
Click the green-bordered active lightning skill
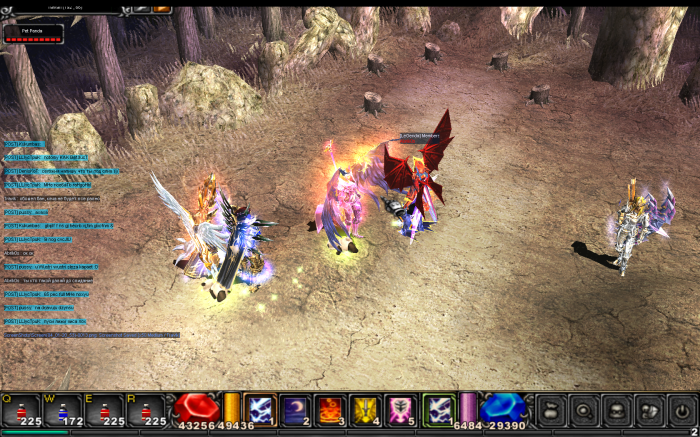pyautogui.click(x=438, y=410)
